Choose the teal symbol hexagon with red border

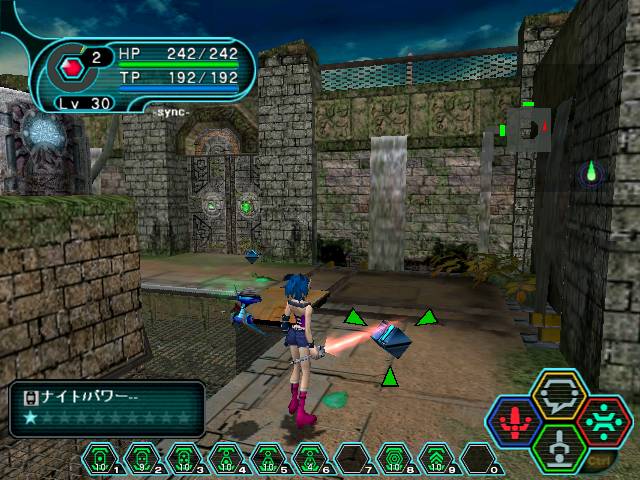[602, 420]
